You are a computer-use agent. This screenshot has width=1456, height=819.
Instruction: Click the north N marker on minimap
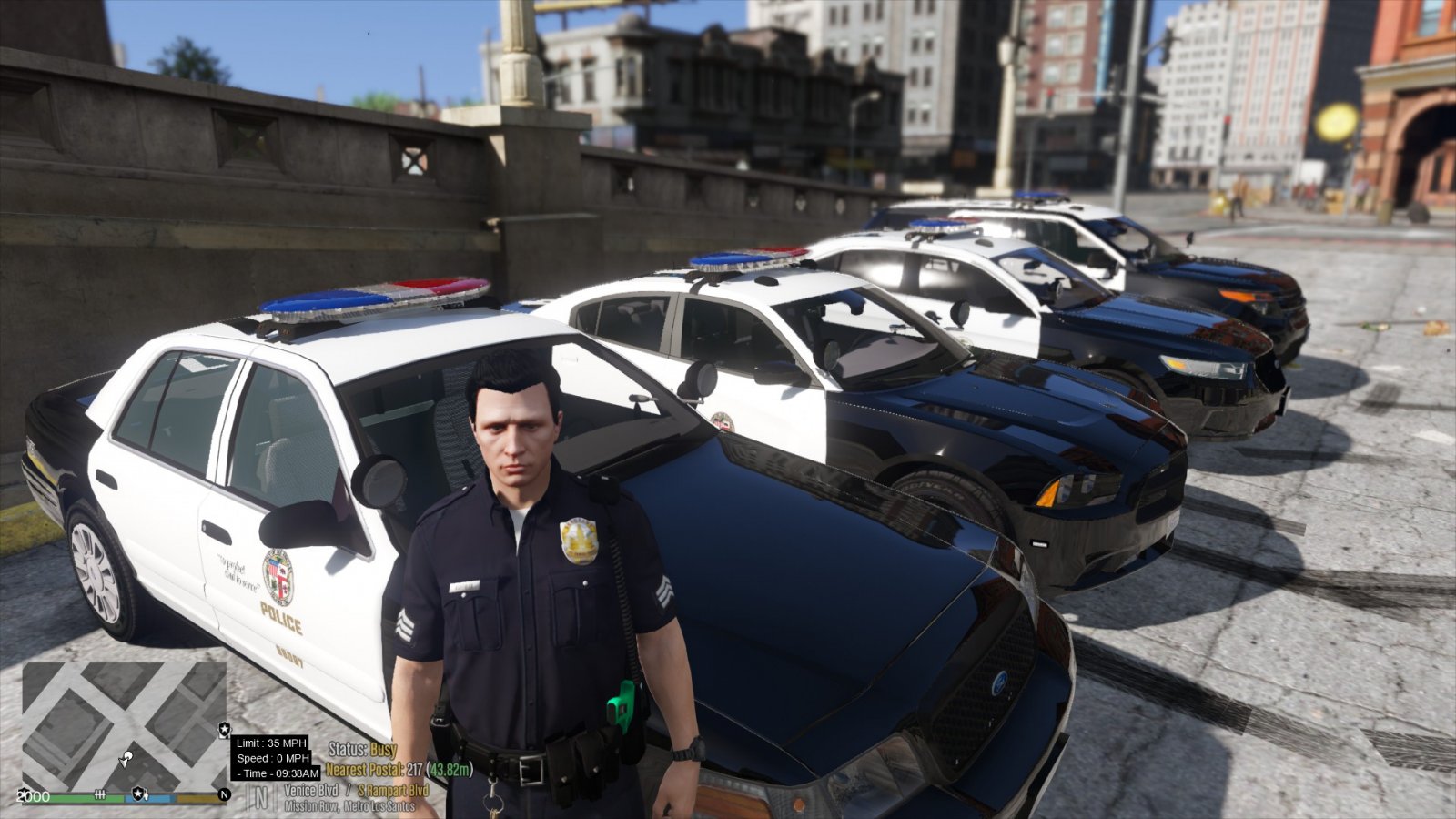pyautogui.click(x=224, y=794)
